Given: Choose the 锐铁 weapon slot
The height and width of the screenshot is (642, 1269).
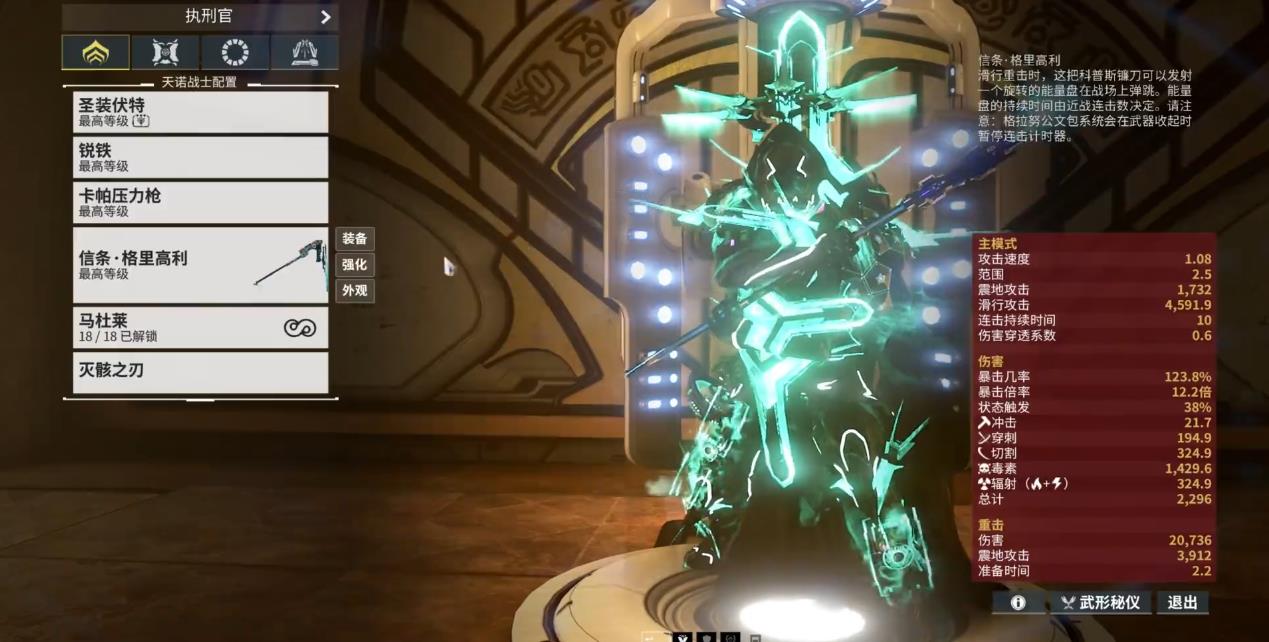Looking at the screenshot, I should pyautogui.click(x=200, y=157).
